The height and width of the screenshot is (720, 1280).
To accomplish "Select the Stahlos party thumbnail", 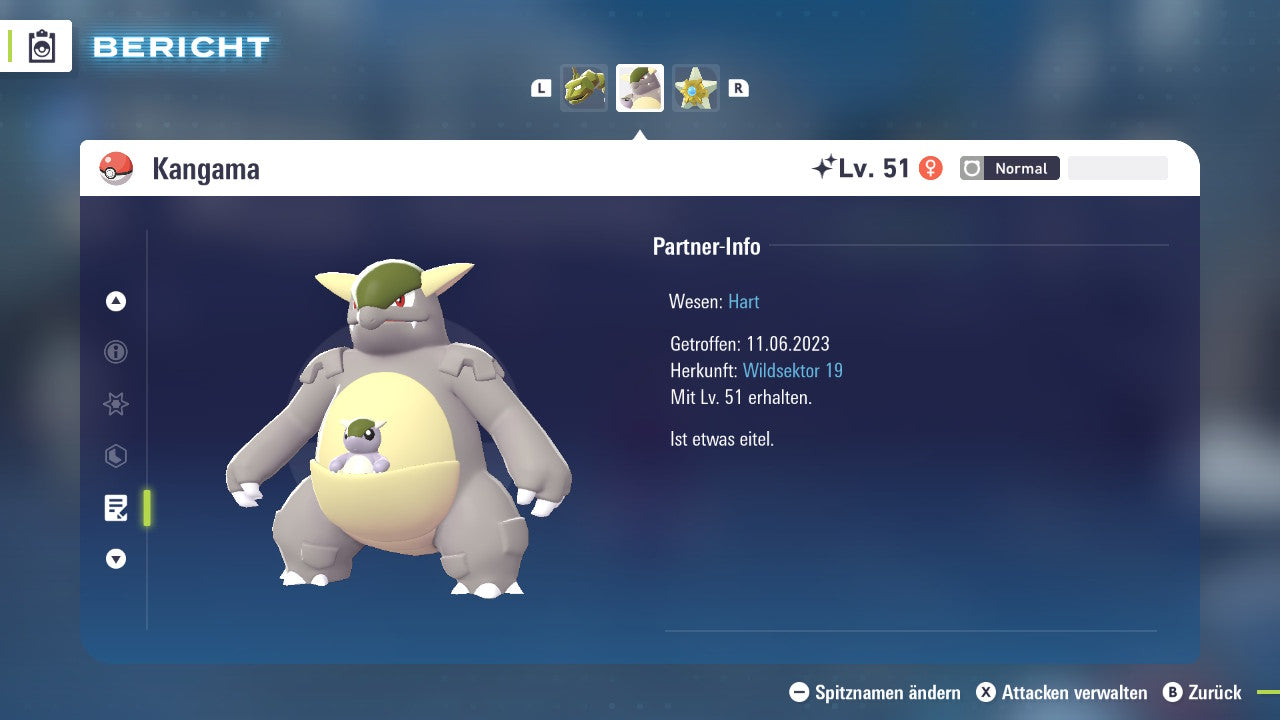I will pyautogui.click(x=584, y=88).
